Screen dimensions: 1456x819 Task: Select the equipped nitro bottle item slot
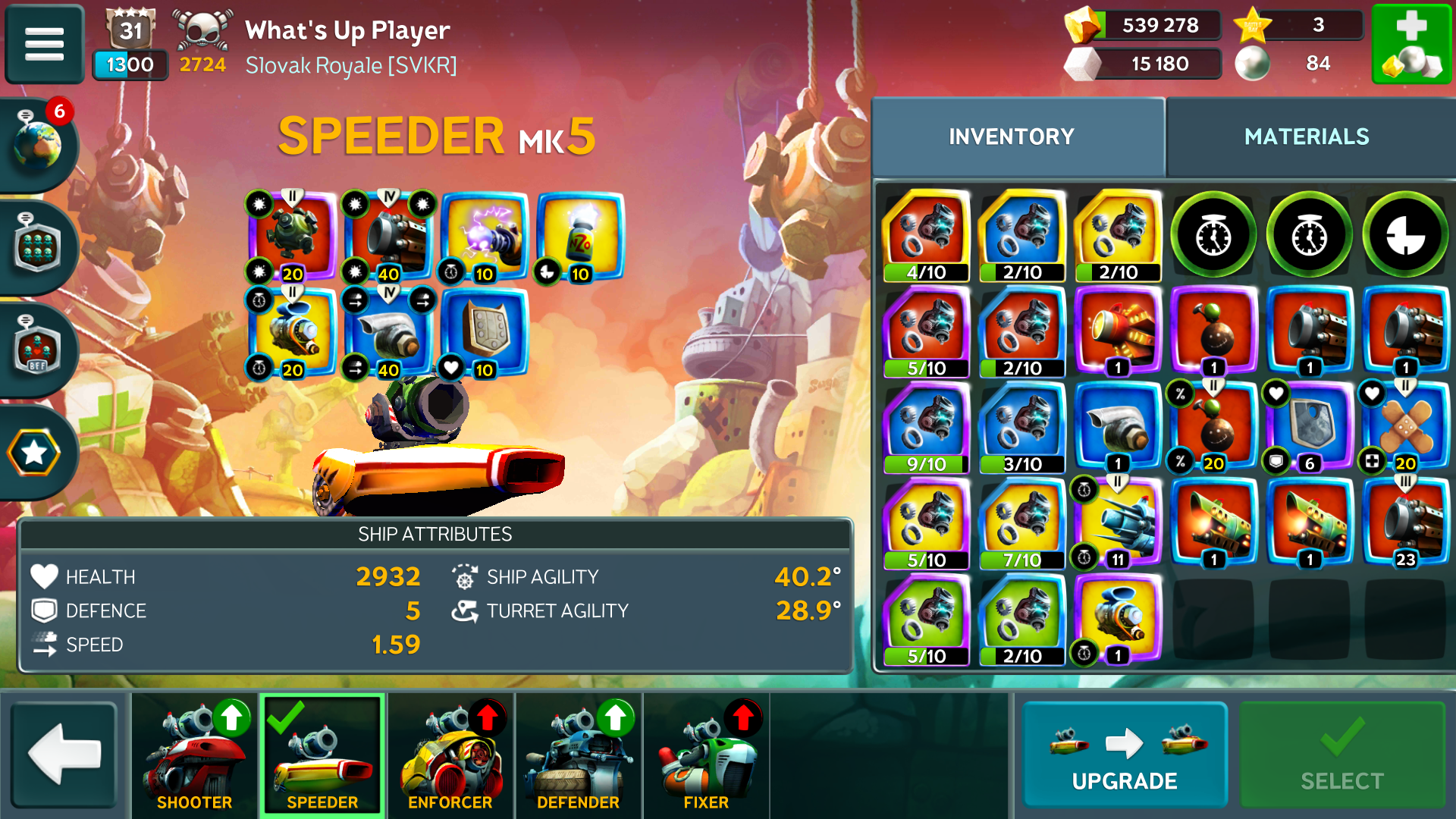(580, 237)
